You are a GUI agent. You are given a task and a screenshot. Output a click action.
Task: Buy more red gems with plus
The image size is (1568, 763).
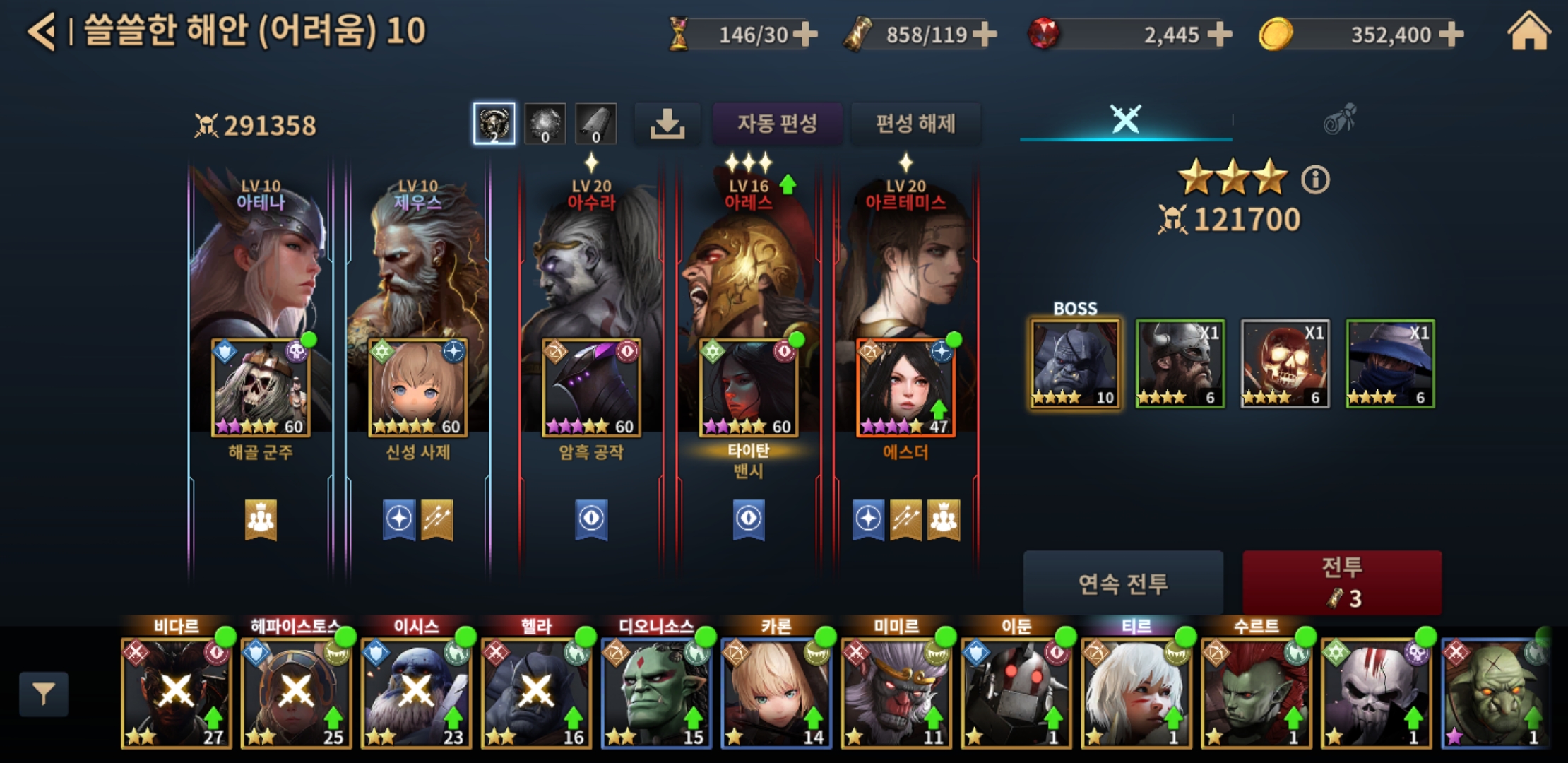[x=1220, y=34]
